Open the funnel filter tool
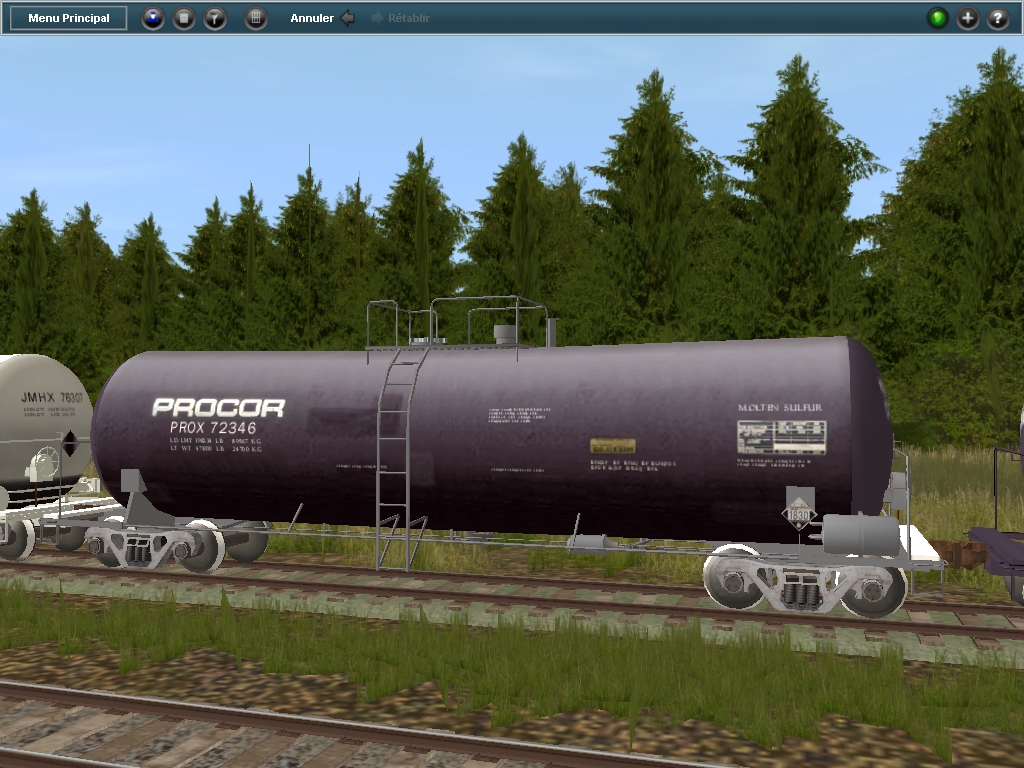The height and width of the screenshot is (768, 1024). [215, 18]
